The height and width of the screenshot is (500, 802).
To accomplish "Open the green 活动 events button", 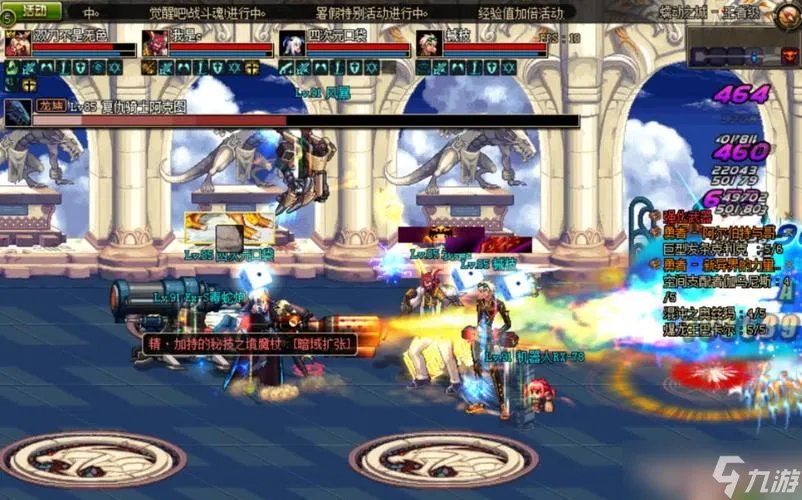I will click(33, 12).
